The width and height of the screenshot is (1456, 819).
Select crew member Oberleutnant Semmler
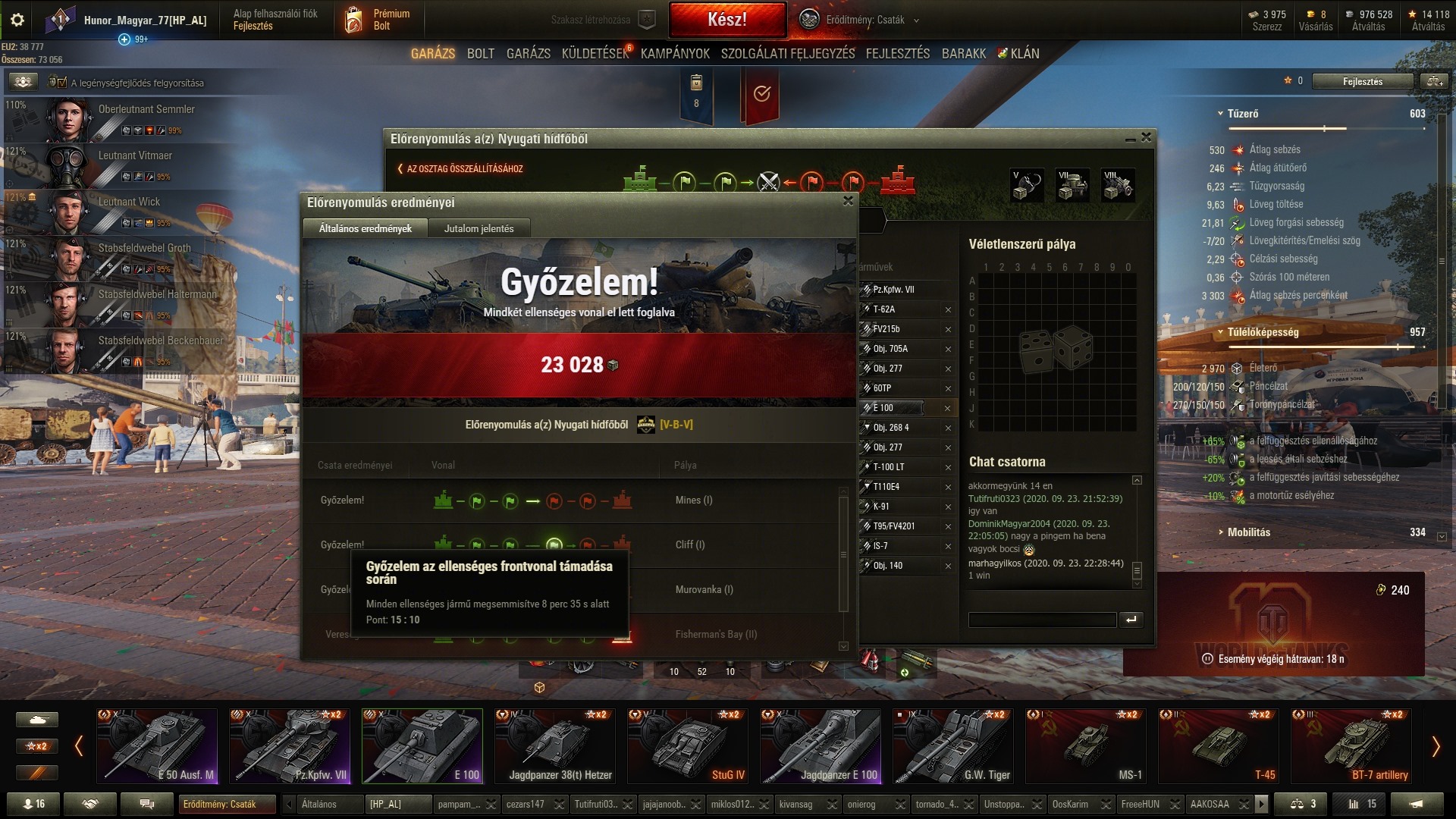[x=146, y=109]
